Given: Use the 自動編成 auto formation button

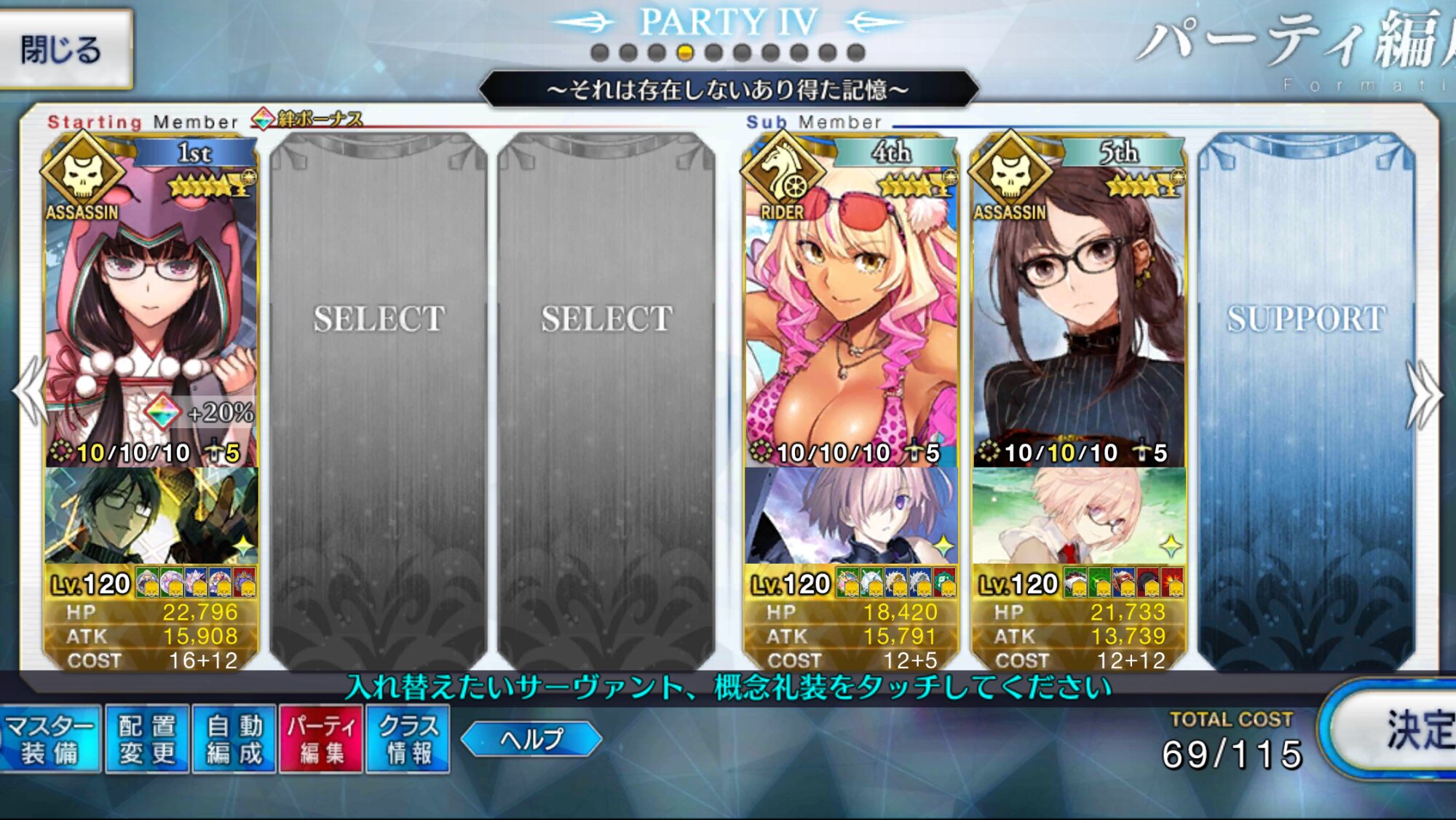Looking at the screenshot, I should pos(234,738).
